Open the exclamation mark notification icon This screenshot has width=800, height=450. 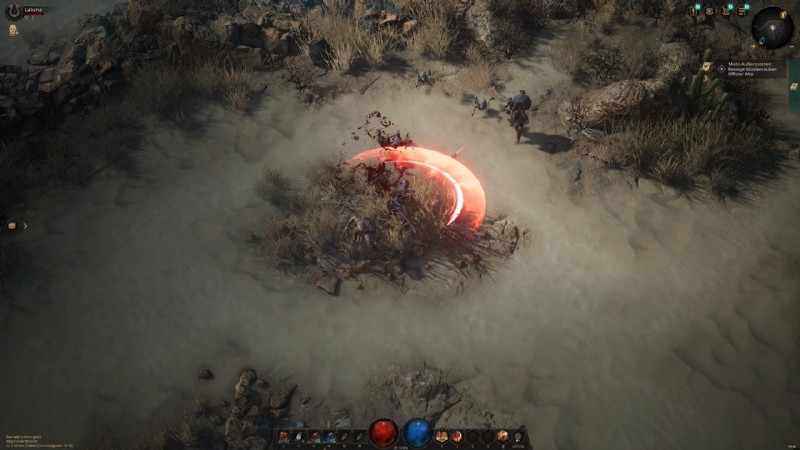693,11
